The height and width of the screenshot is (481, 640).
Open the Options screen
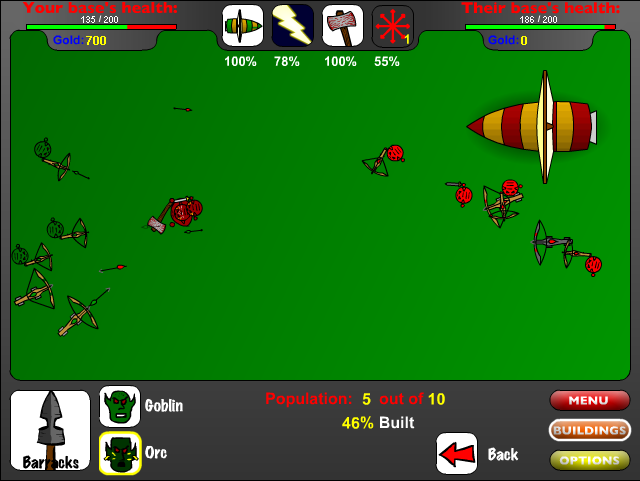(589, 461)
